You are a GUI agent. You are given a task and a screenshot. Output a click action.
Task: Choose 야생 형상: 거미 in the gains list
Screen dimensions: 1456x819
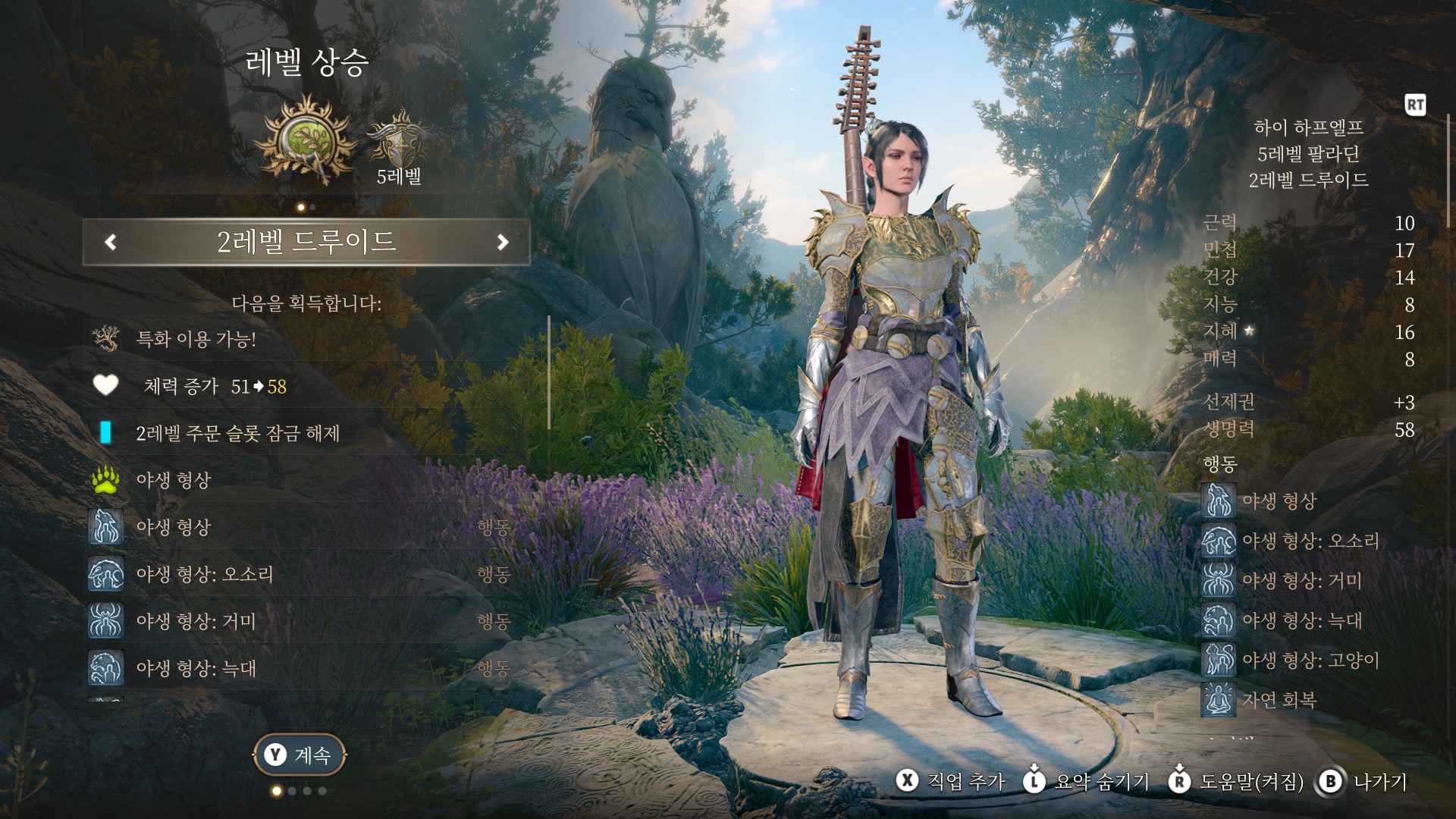tap(196, 621)
